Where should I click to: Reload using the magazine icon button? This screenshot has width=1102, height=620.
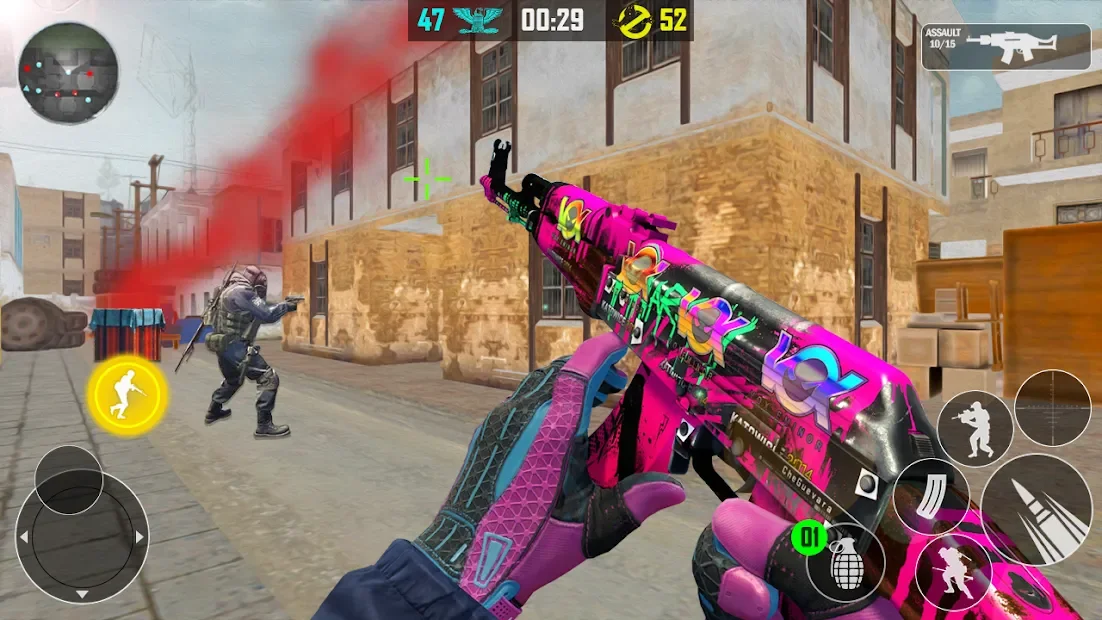tap(930, 496)
